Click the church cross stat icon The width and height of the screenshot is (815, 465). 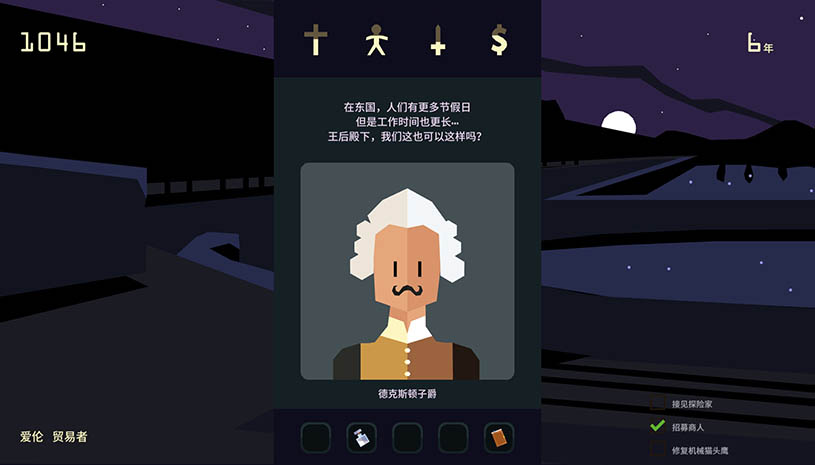[316, 41]
